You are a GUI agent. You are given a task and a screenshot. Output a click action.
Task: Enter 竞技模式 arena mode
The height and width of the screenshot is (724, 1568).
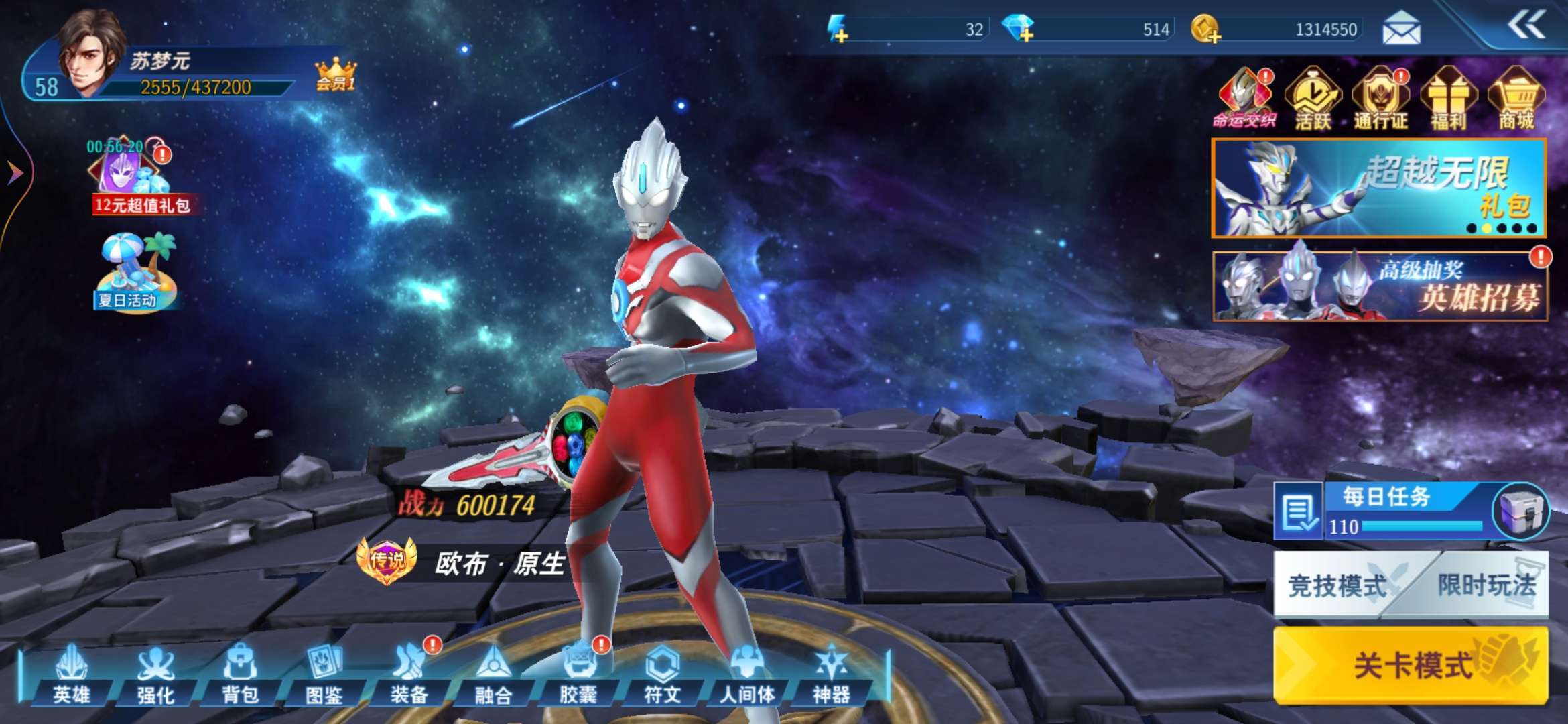1337,585
